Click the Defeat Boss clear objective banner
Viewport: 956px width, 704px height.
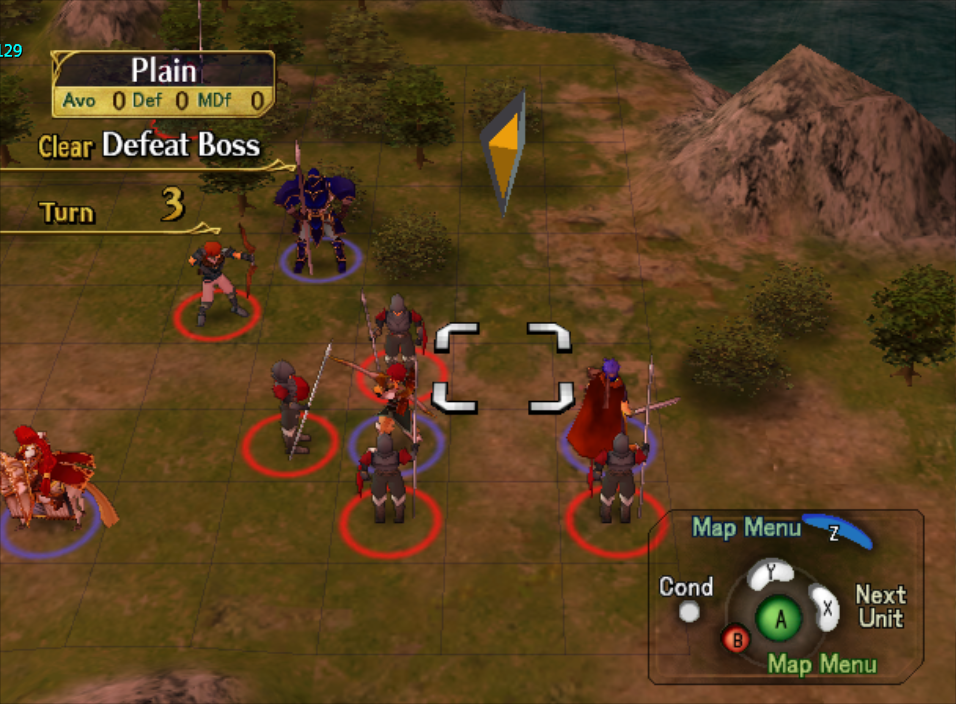tap(150, 146)
